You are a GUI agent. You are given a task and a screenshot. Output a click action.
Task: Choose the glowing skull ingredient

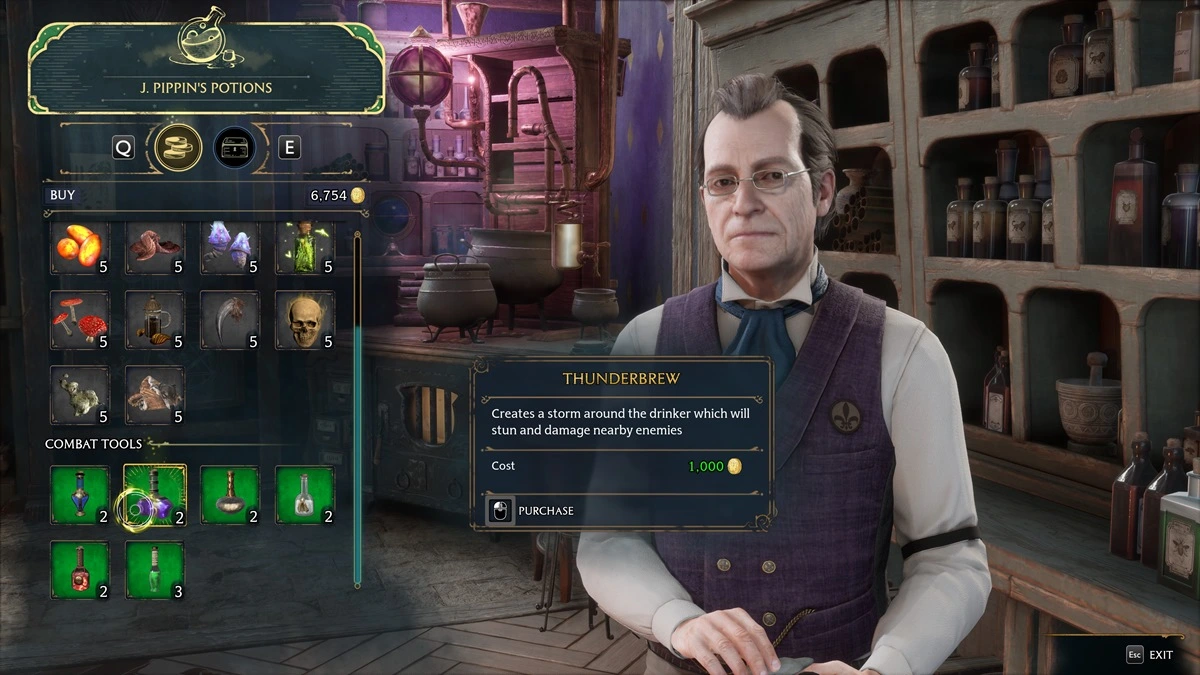[305, 320]
